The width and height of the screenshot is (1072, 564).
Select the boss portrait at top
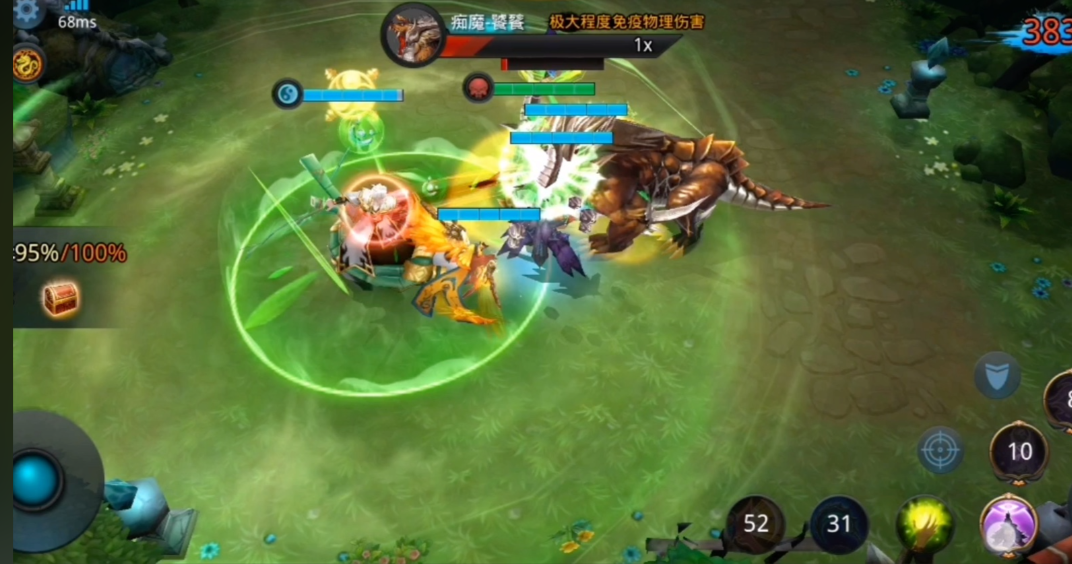tap(413, 35)
